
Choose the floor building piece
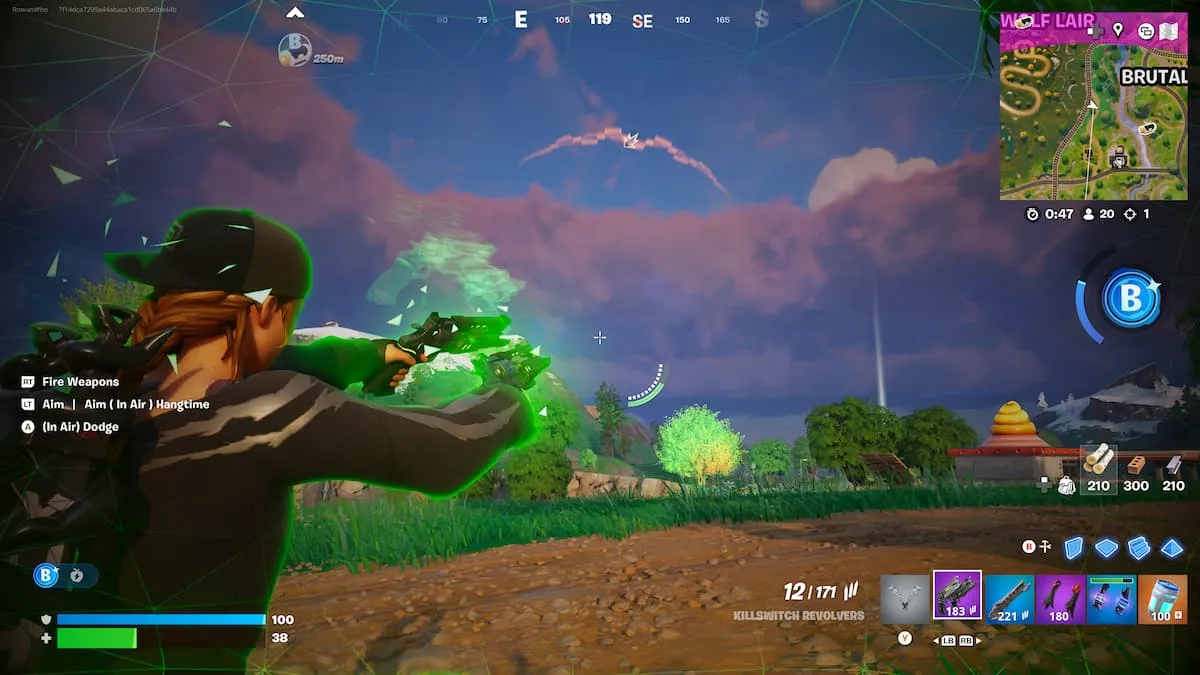pos(1105,547)
